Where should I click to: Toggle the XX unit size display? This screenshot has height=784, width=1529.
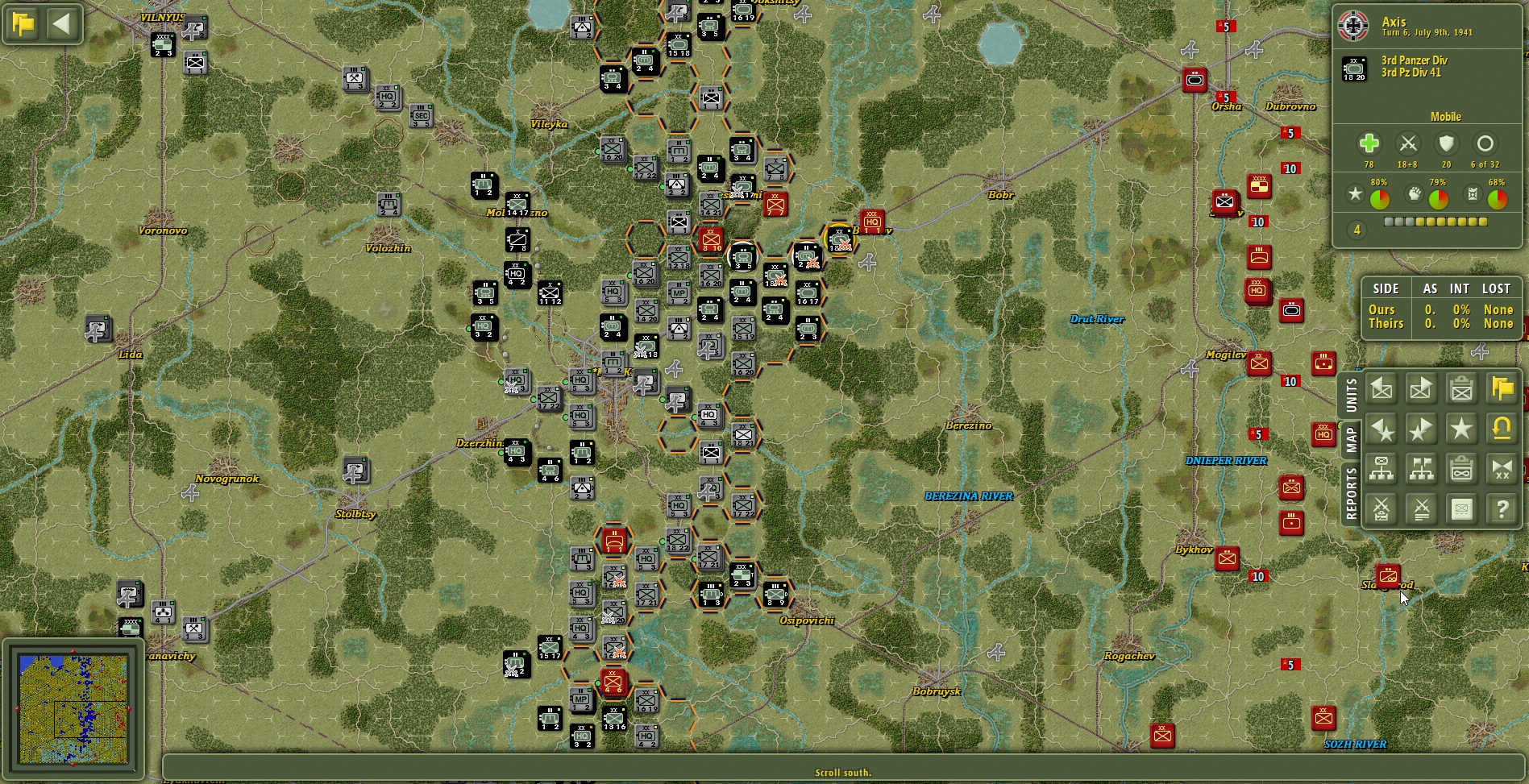click(x=1501, y=469)
